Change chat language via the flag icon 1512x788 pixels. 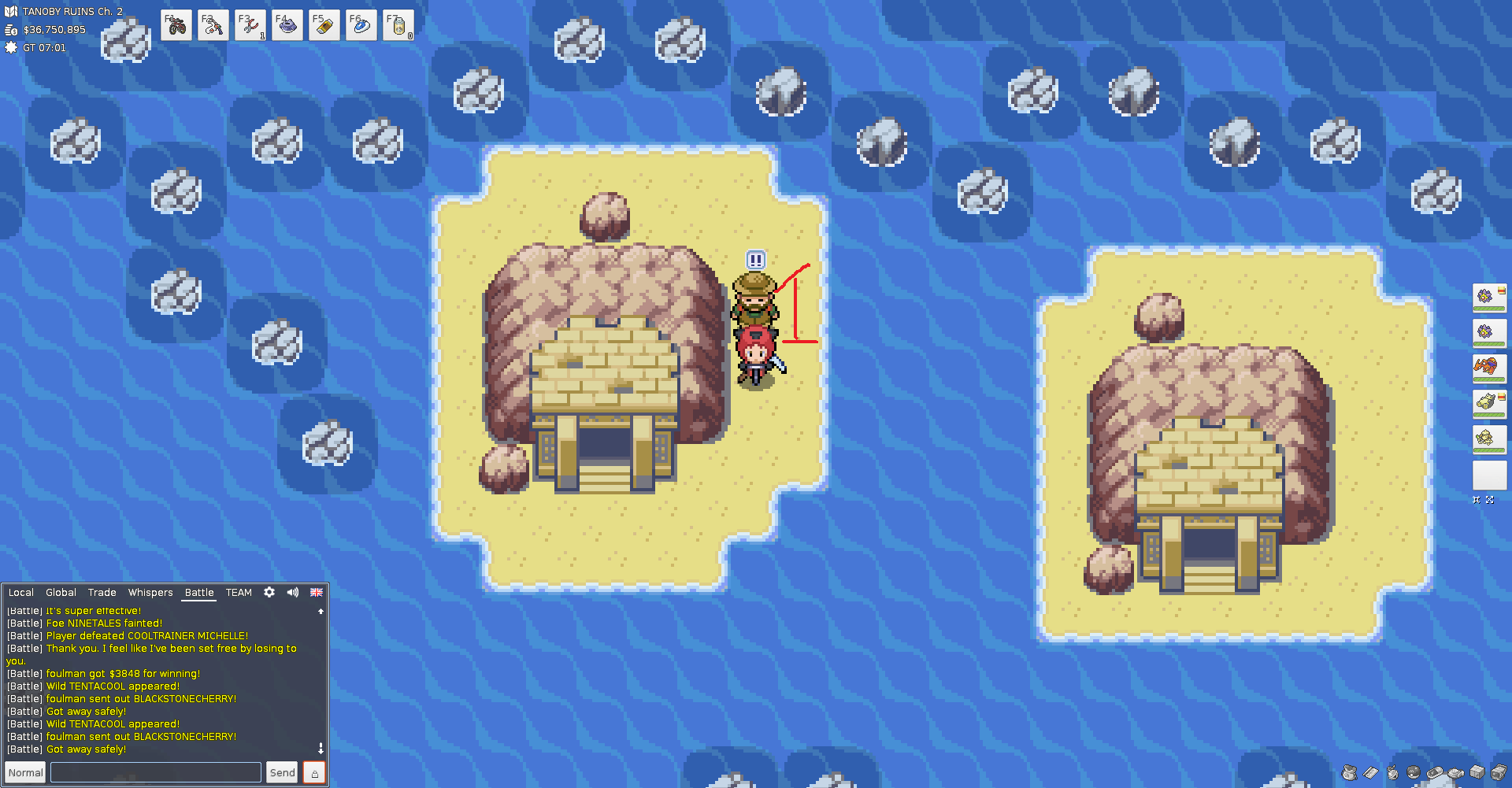point(317,592)
